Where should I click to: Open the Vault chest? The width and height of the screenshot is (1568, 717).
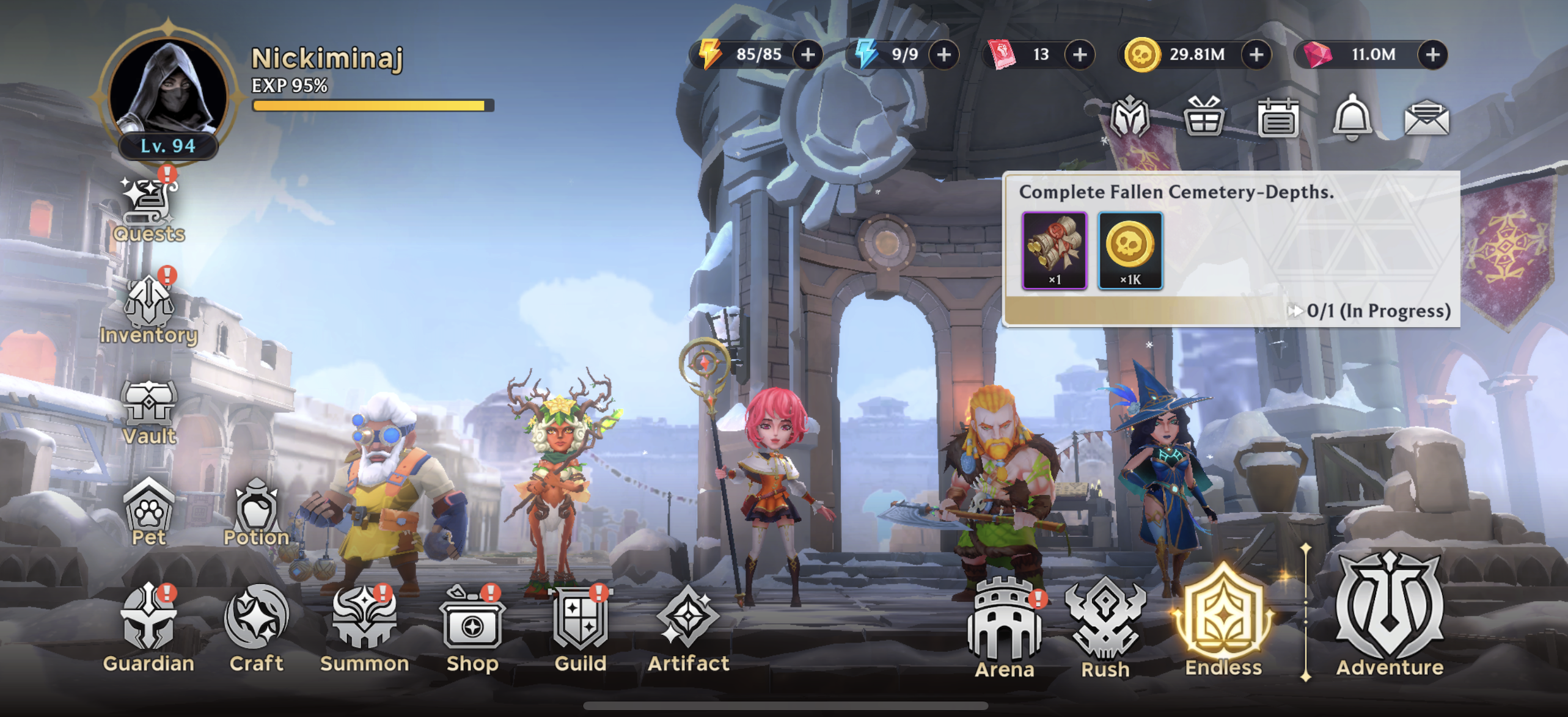click(148, 410)
